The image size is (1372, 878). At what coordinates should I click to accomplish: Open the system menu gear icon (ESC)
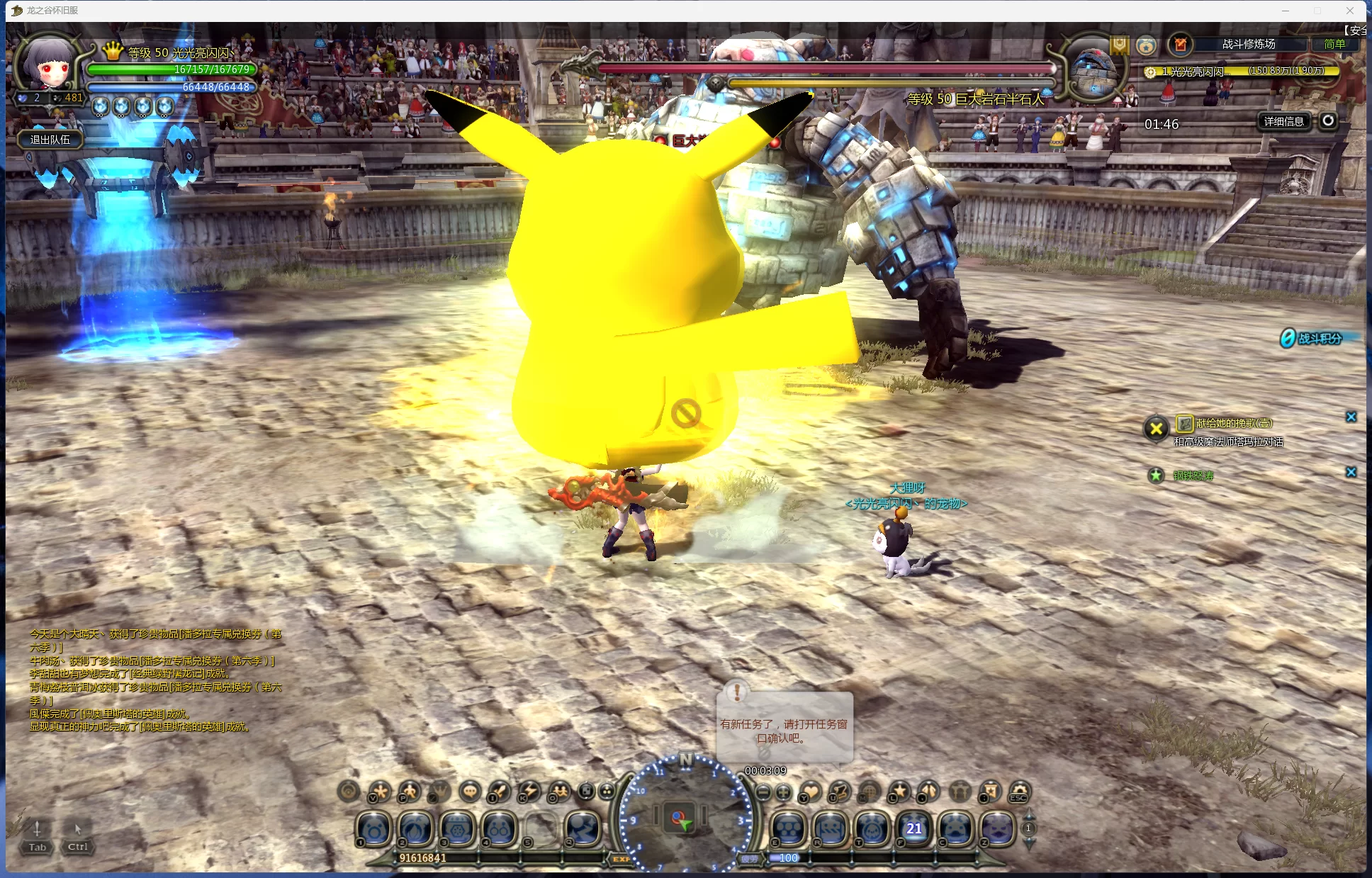point(1019,791)
